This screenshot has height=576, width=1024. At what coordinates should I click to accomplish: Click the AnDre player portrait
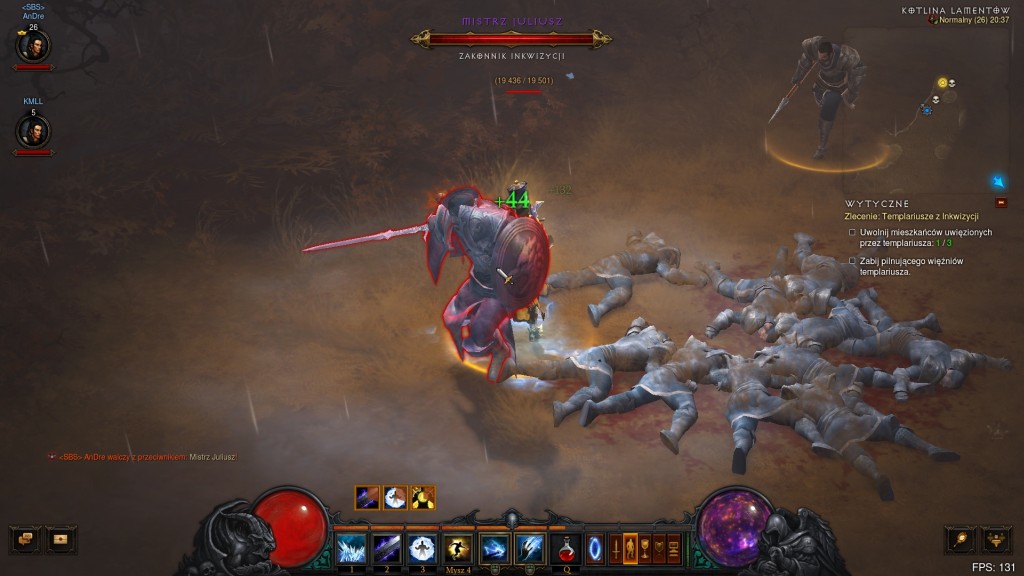point(34,45)
